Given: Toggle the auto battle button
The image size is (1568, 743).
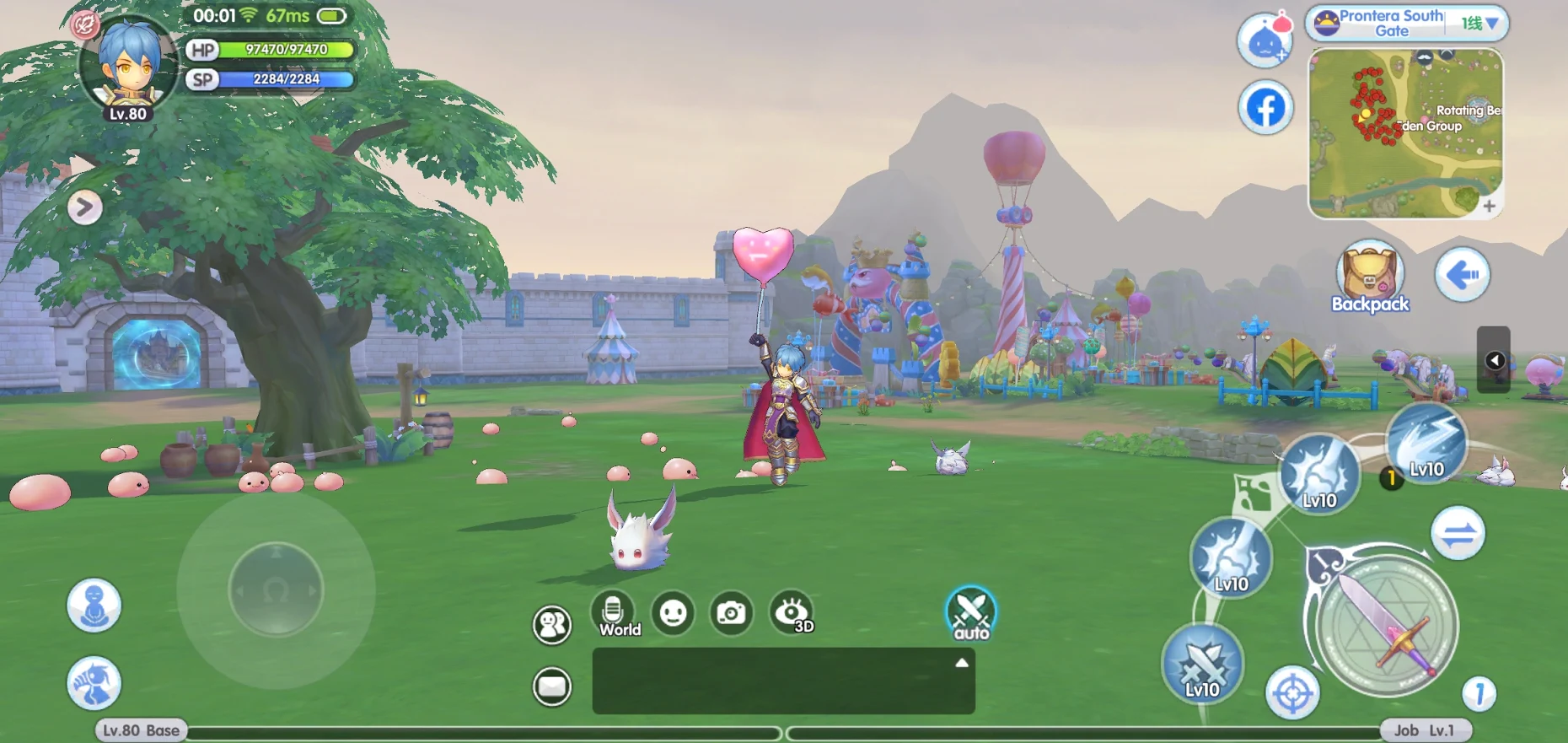Looking at the screenshot, I should tap(970, 613).
